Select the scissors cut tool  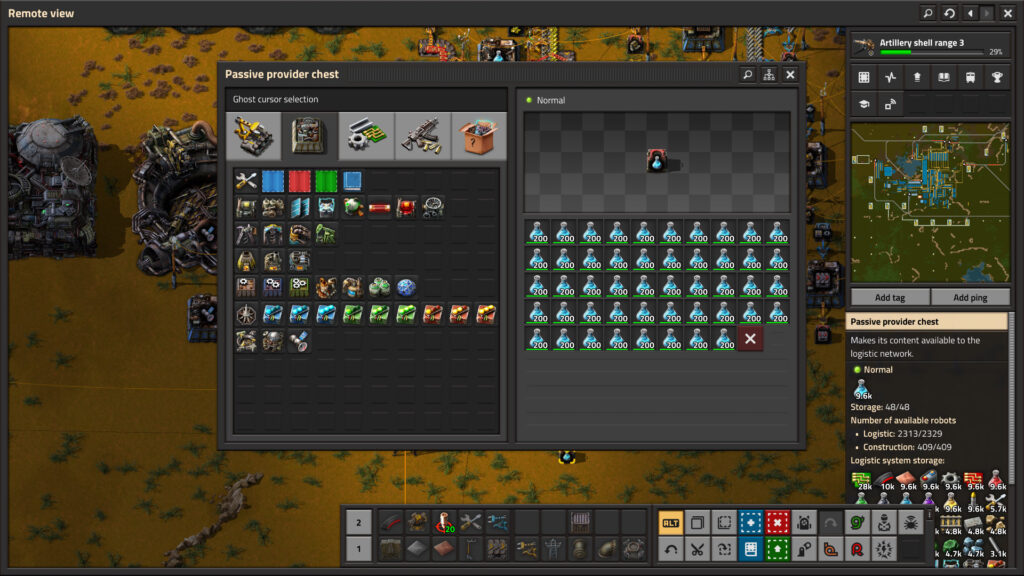[x=697, y=549]
